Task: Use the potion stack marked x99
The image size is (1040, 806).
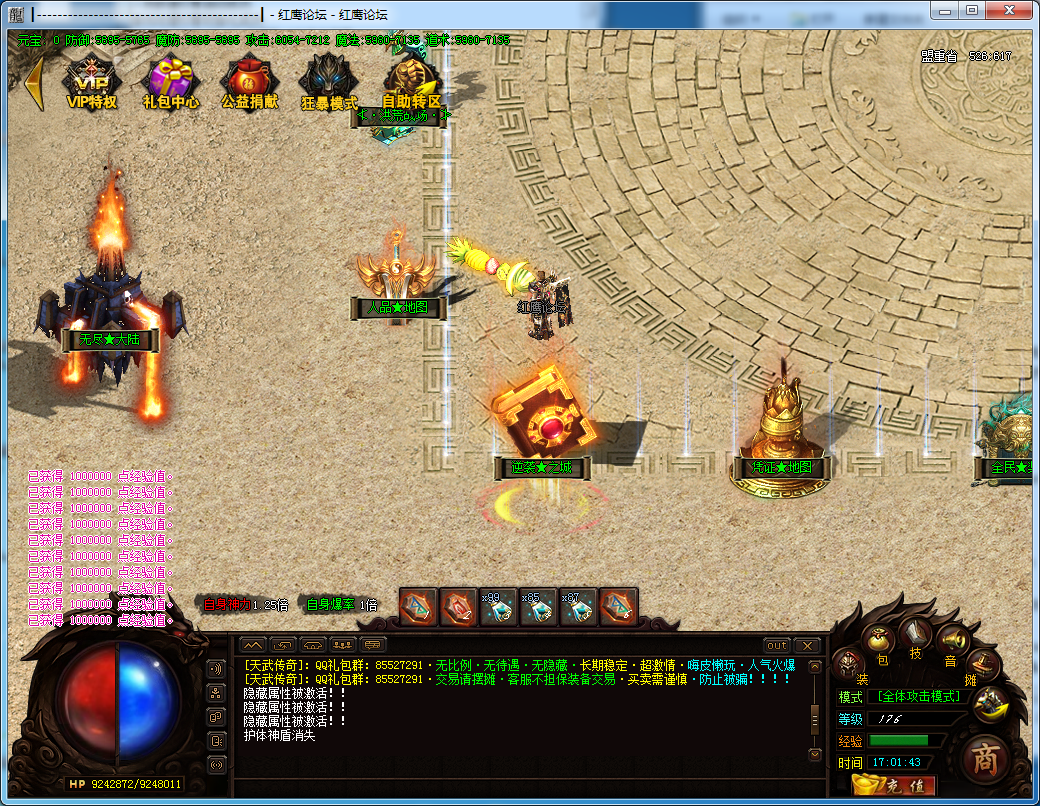Action: click(498, 607)
